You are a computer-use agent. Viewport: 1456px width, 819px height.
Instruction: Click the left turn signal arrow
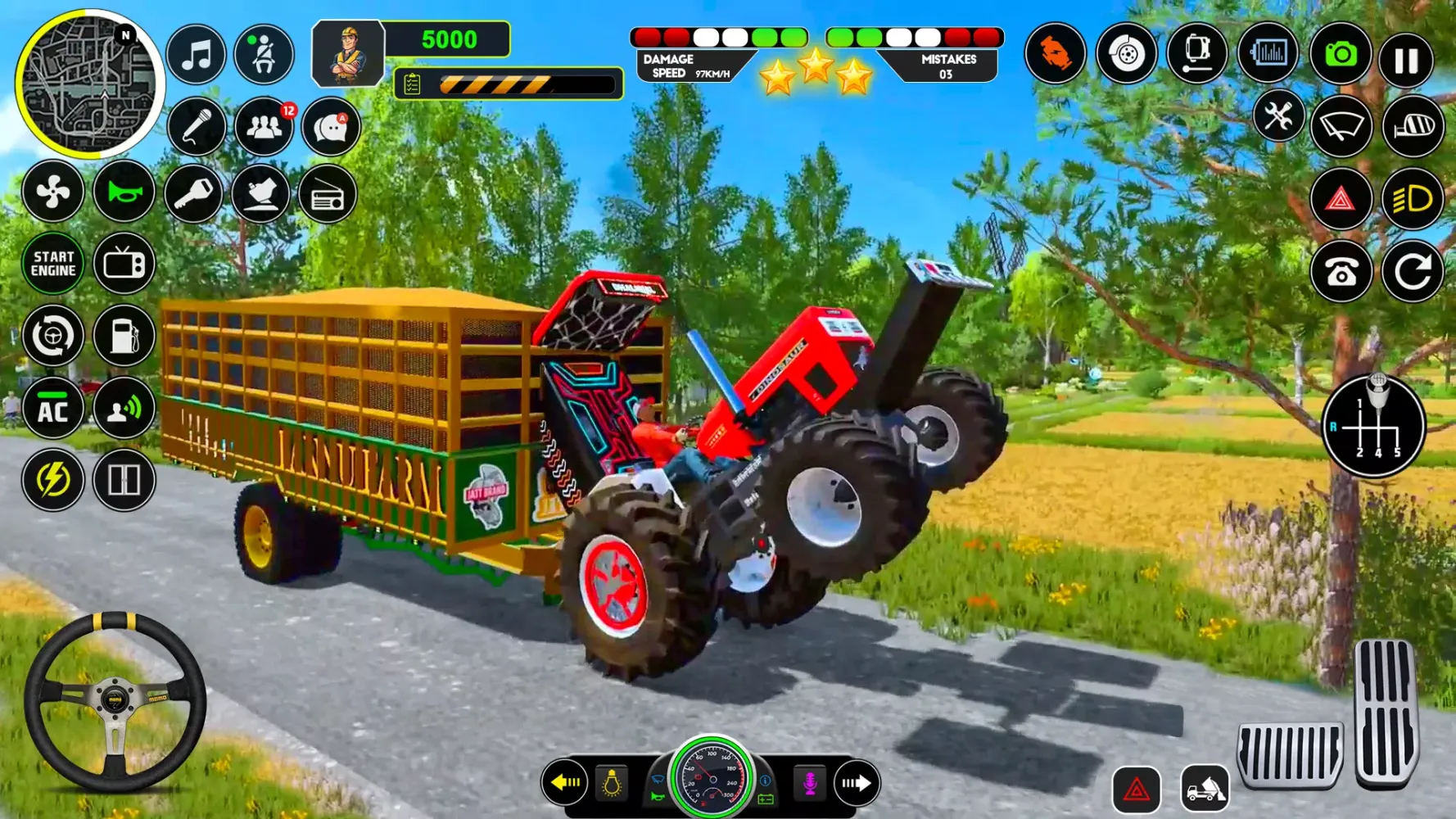(565, 783)
